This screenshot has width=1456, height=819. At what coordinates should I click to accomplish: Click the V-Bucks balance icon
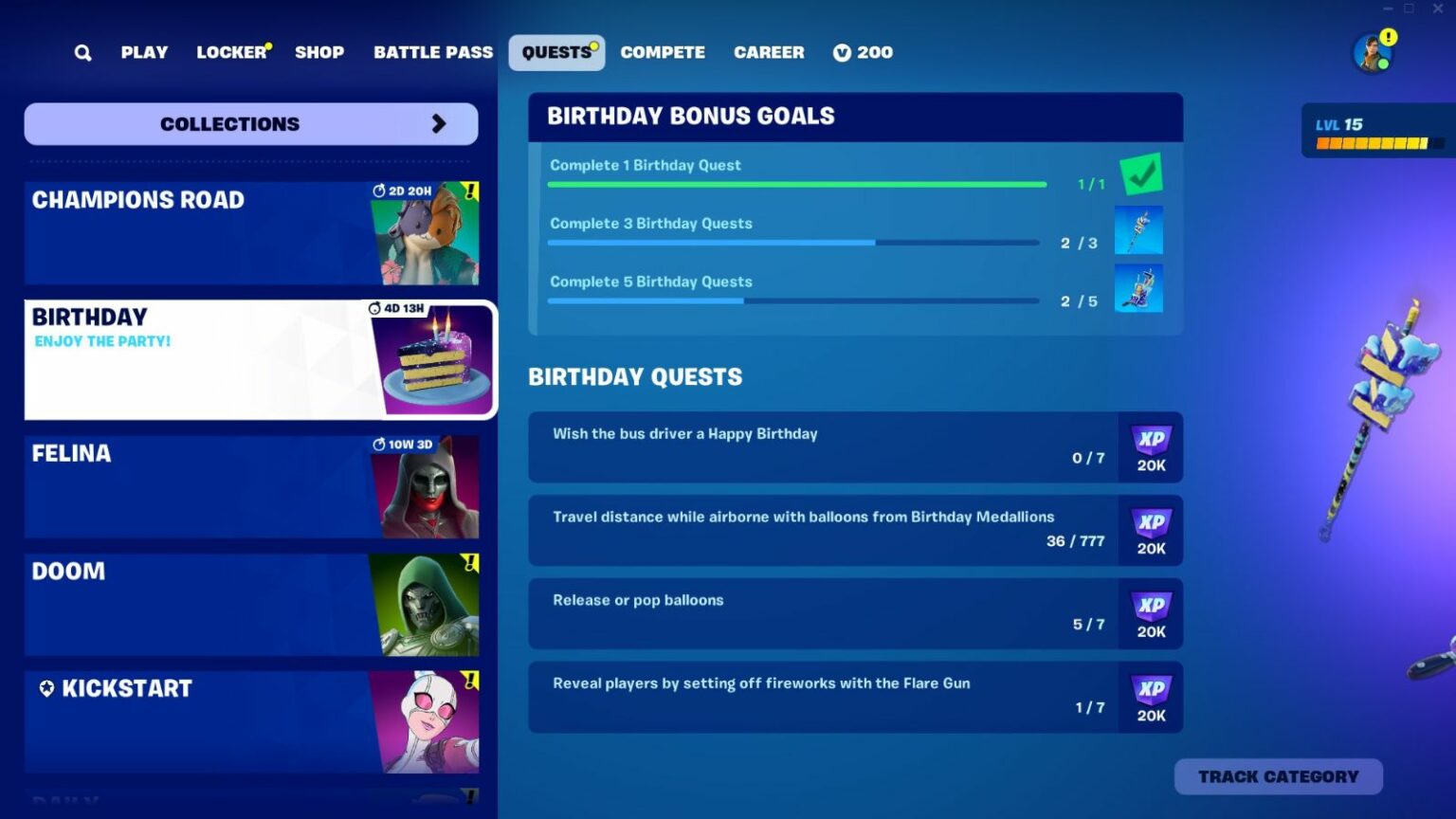pos(841,52)
